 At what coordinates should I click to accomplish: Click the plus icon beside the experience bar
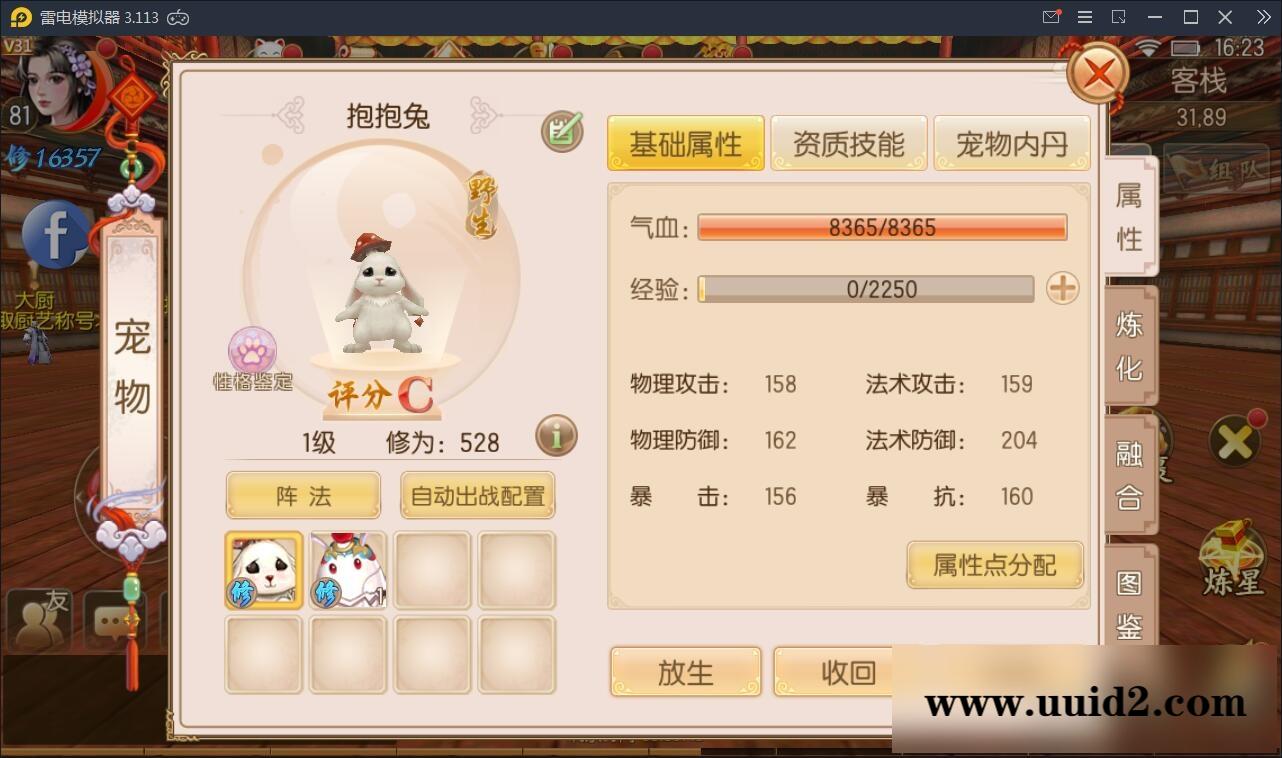pos(1062,289)
